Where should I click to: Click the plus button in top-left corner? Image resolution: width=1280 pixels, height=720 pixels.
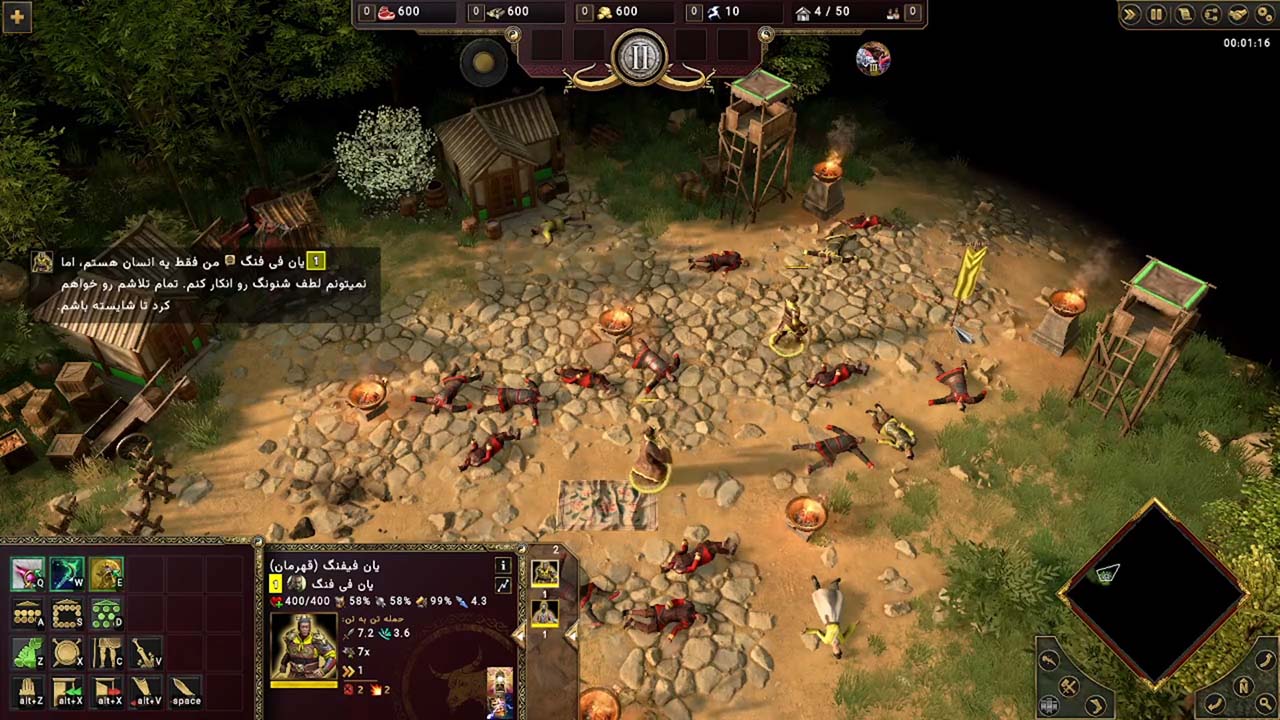coord(17,16)
